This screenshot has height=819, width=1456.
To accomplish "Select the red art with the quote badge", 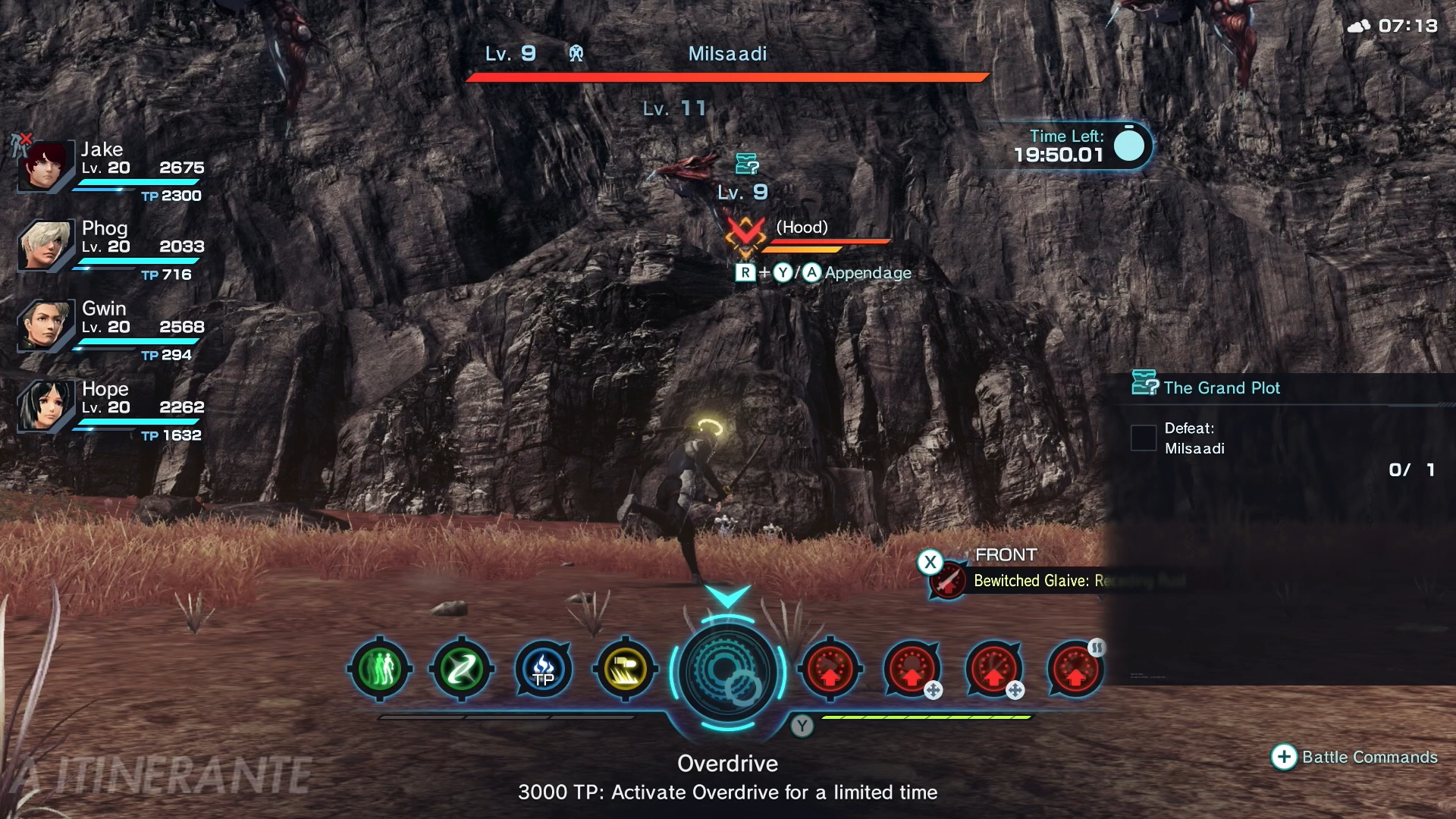I will (x=1075, y=670).
